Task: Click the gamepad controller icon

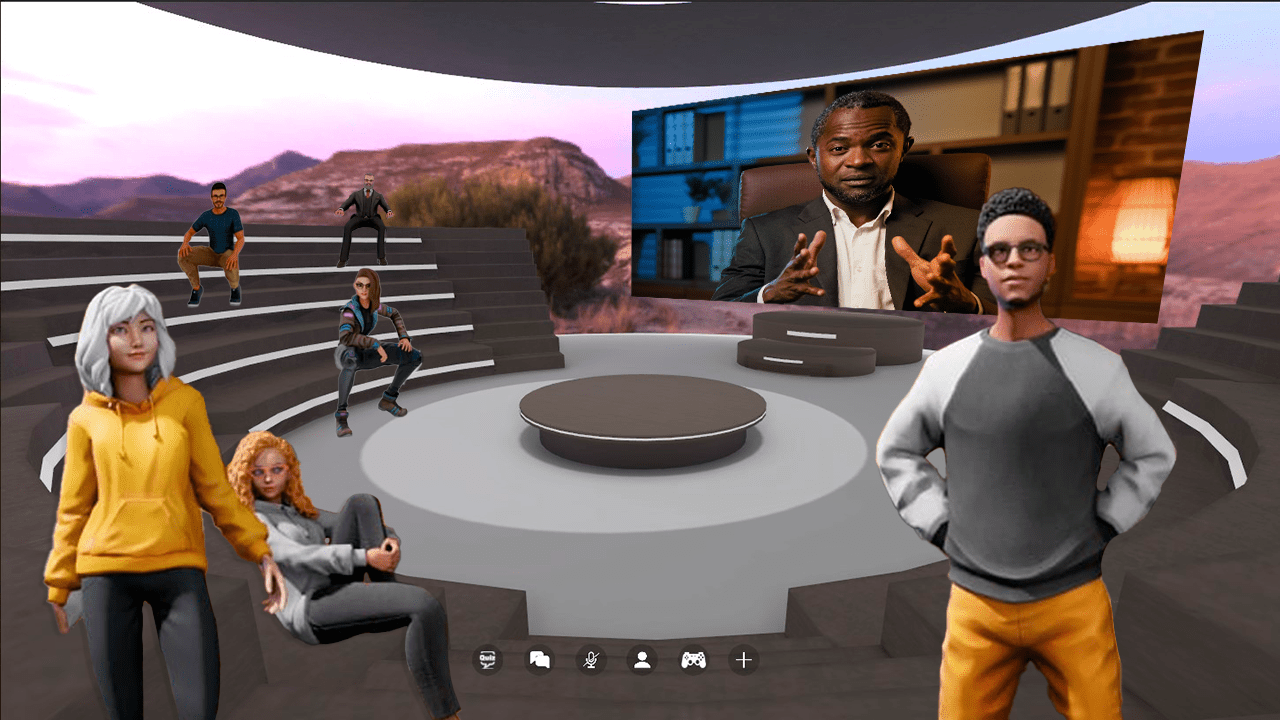Action: coord(693,660)
